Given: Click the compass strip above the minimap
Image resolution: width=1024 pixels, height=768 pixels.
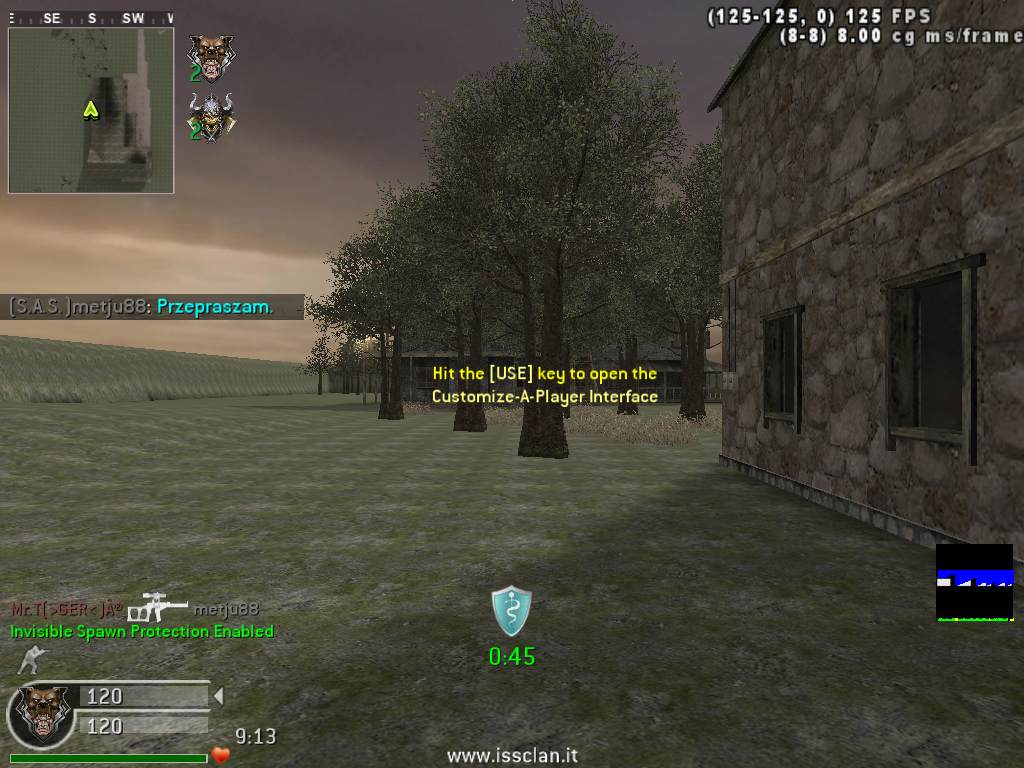Looking at the screenshot, I should coord(91,18).
